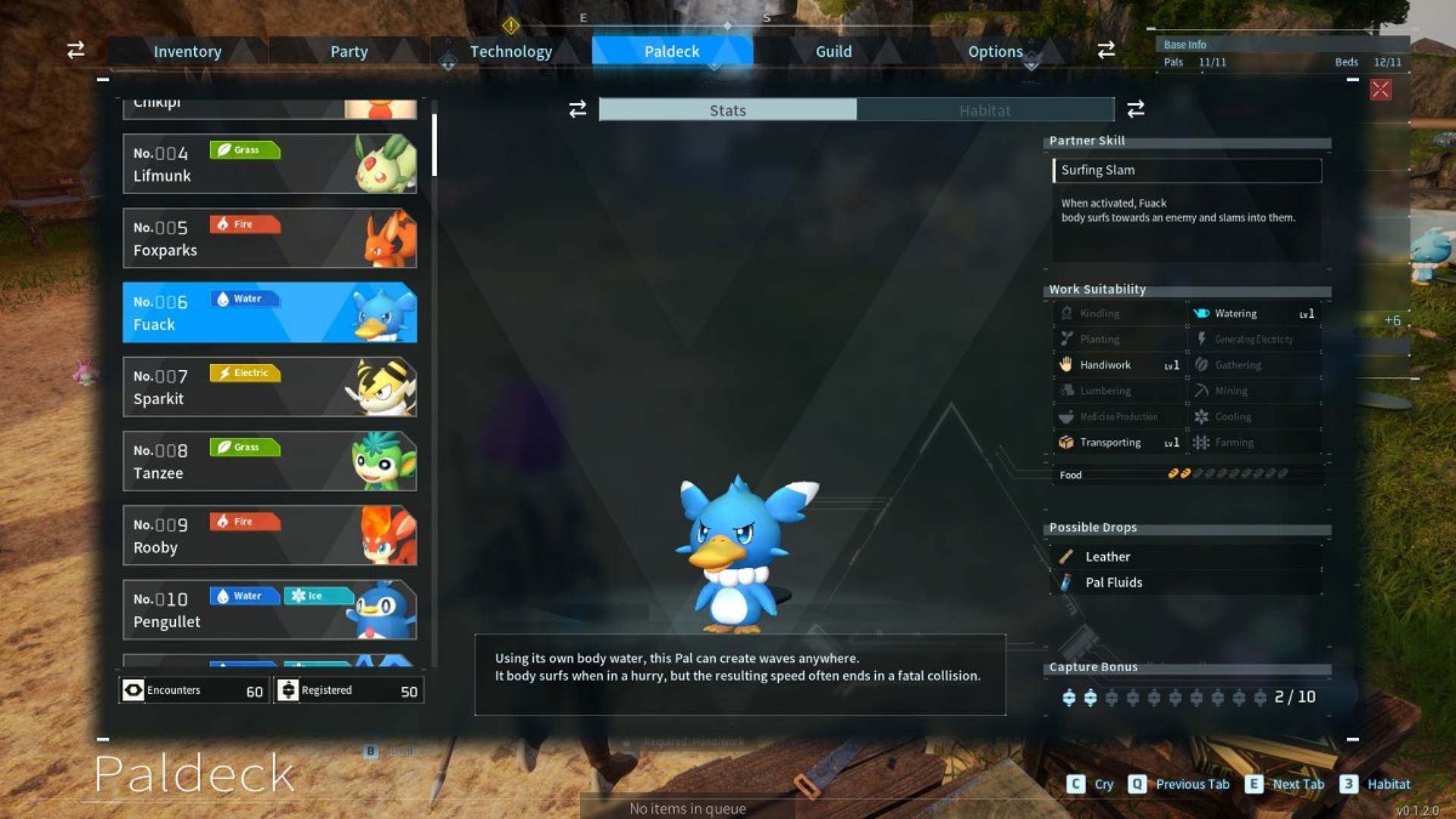Click the swap arrows beside Inventory tab
This screenshot has width=1456, height=819.
click(74, 51)
